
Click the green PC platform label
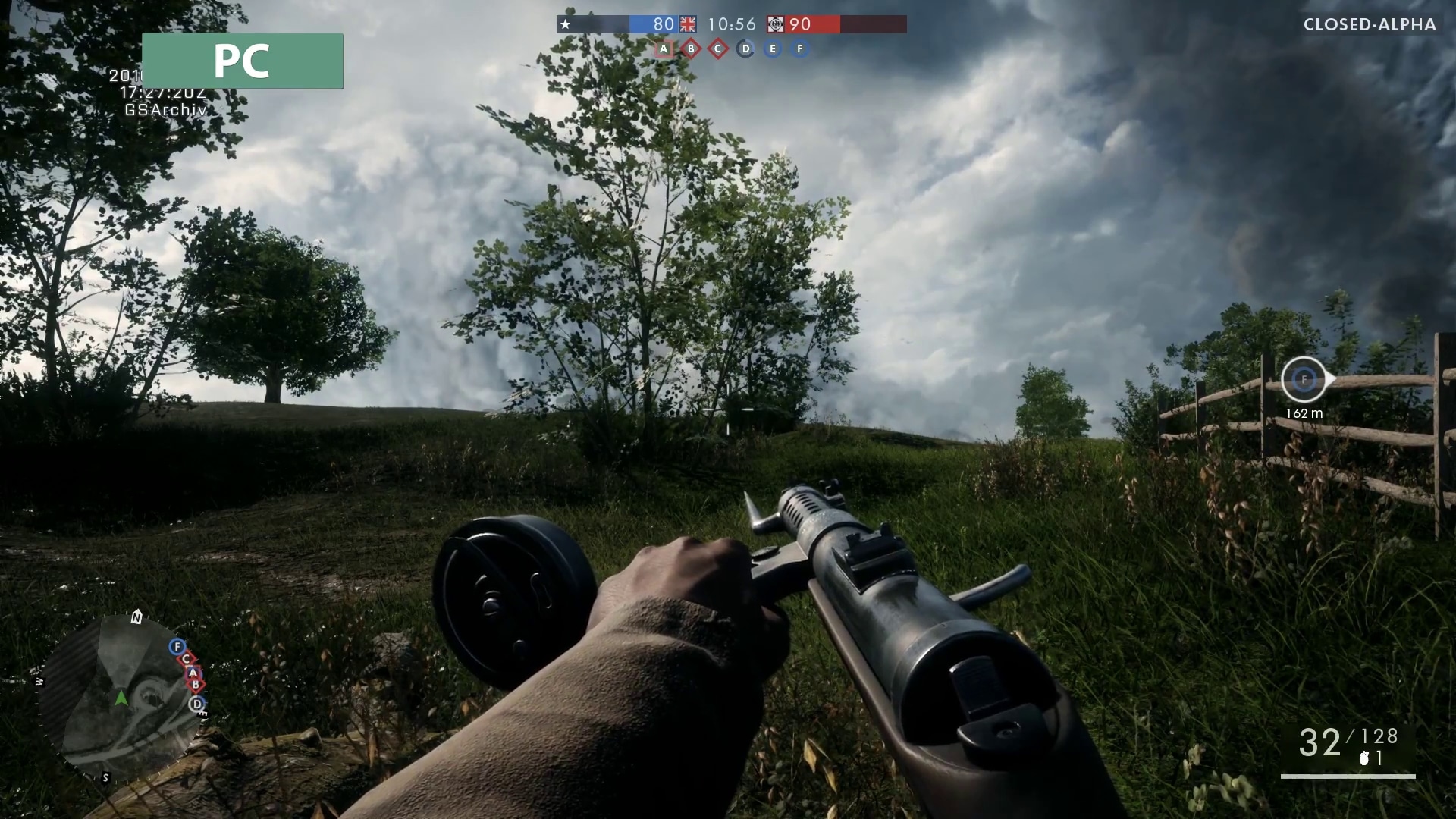click(242, 61)
